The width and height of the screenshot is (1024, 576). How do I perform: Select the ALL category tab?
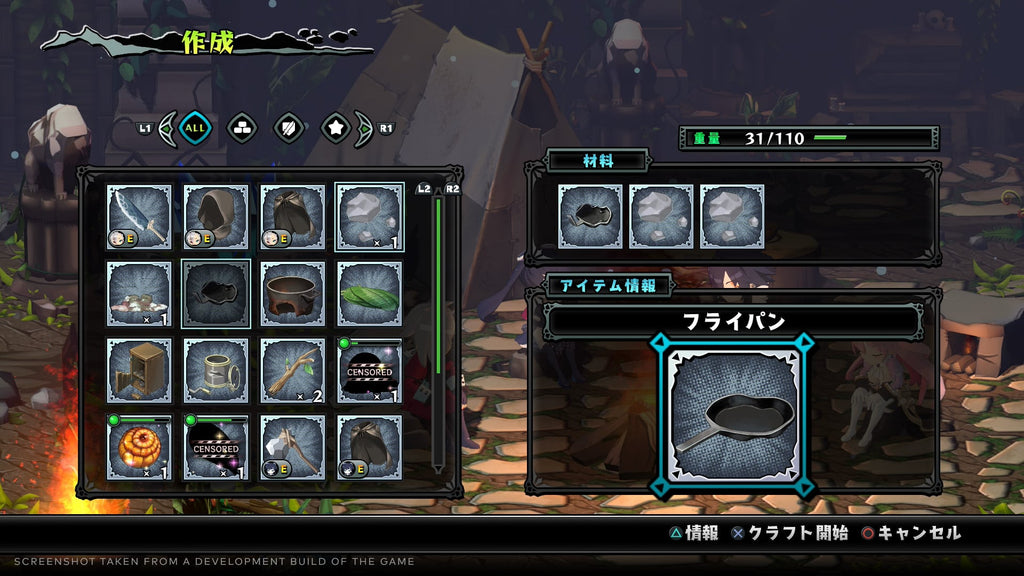pyautogui.click(x=195, y=127)
